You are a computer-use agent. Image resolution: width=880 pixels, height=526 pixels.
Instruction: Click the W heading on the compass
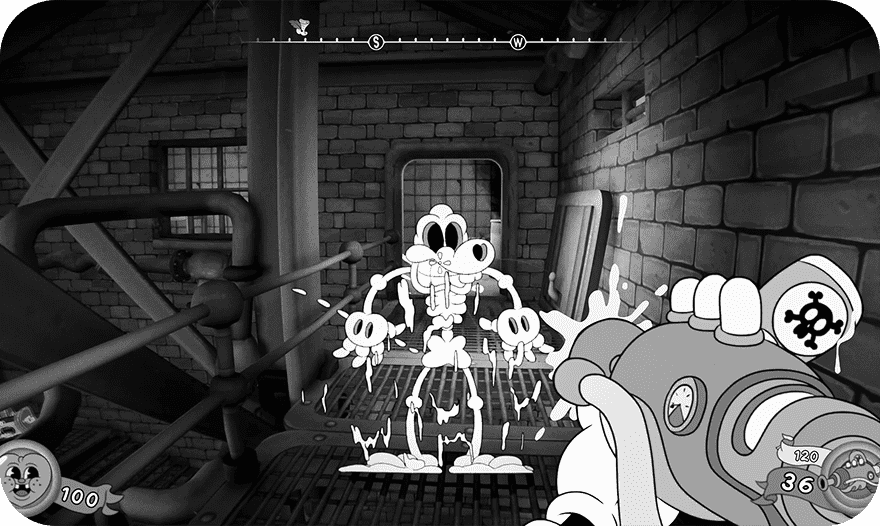pyautogui.click(x=518, y=42)
